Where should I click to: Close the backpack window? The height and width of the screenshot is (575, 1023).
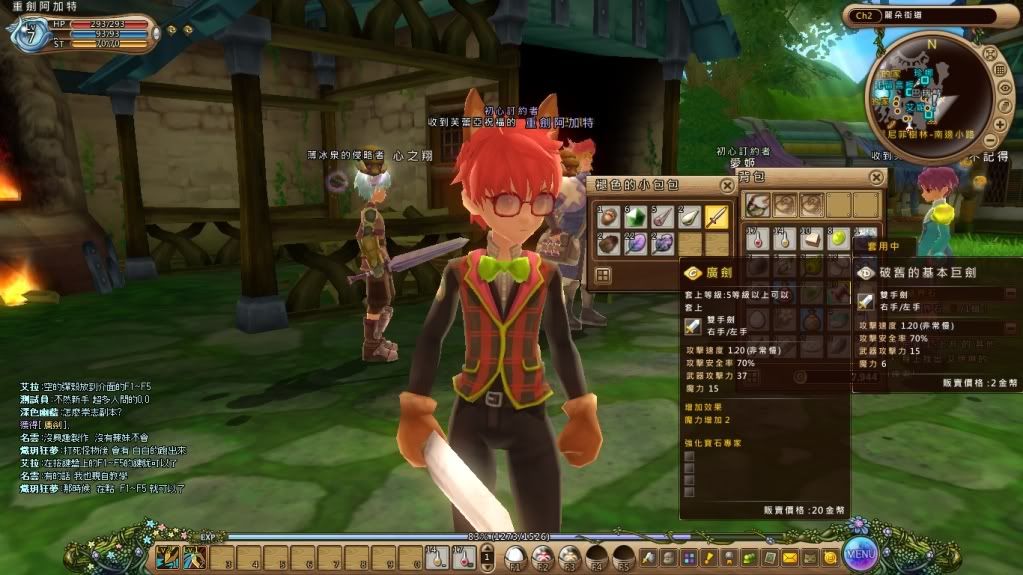[x=876, y=177]
